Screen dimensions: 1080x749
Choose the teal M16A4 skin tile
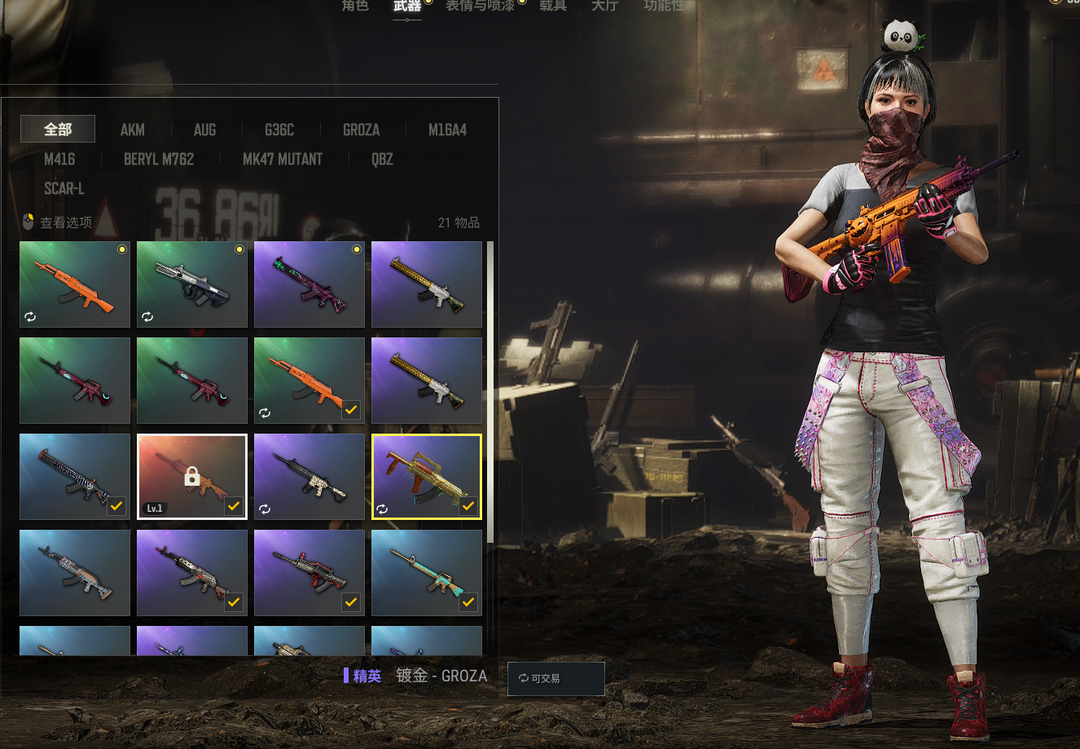point(426,573)
